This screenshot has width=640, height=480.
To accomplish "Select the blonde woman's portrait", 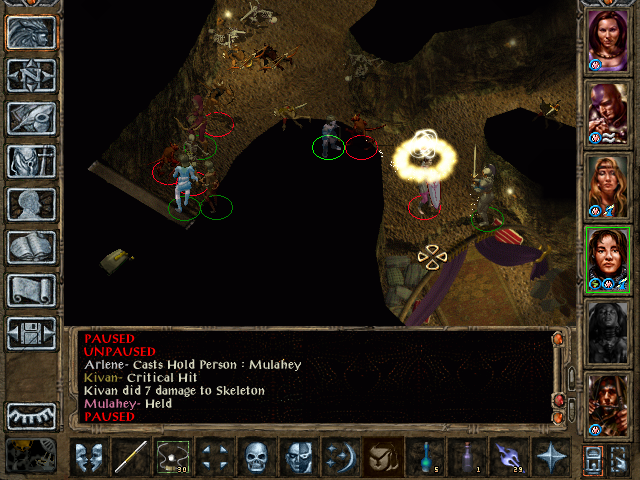I will coord(606,183).
